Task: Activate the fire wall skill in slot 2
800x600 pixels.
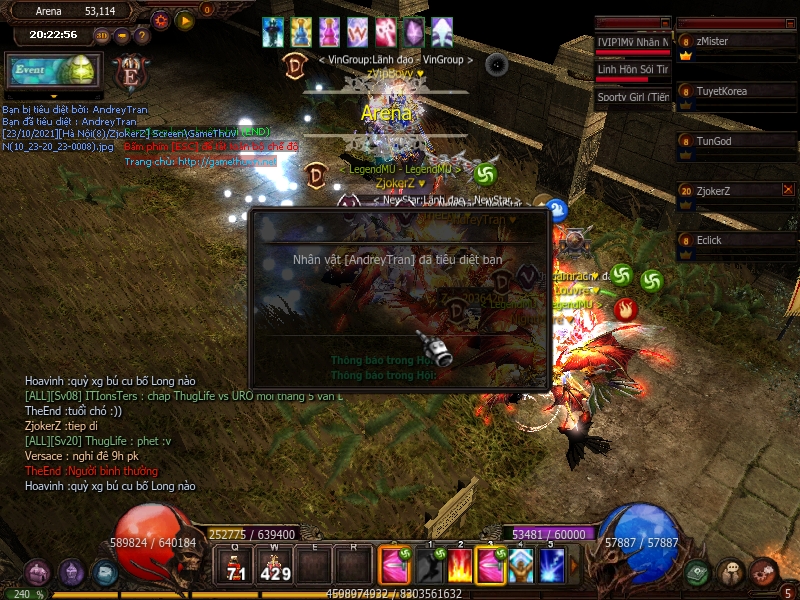Action: pyautogui.click(x=460, y=566)
